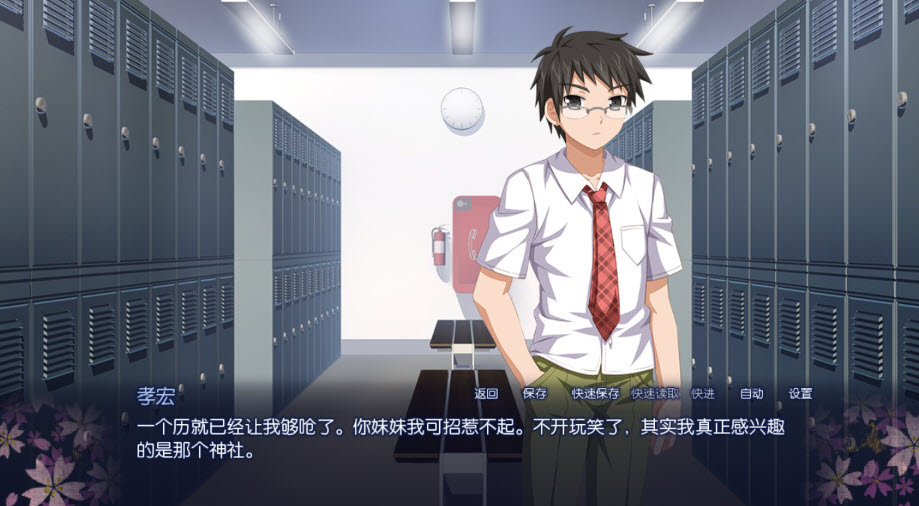Select 快速读取 (Quick Load)
The height and width of the screenshot is (506, 919).
(655, 394)
